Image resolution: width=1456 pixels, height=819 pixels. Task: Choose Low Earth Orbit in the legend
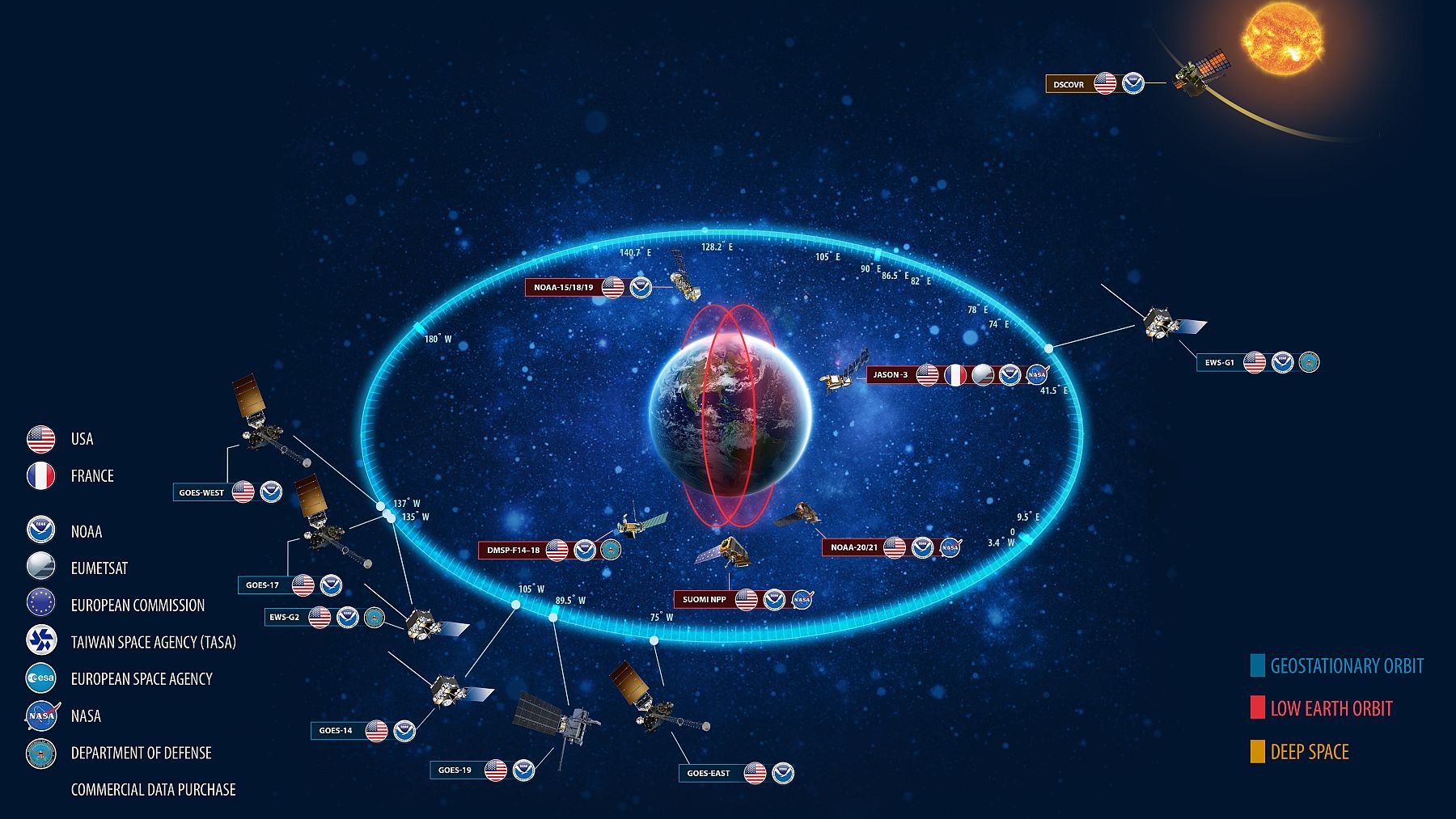pos(1331,708)
